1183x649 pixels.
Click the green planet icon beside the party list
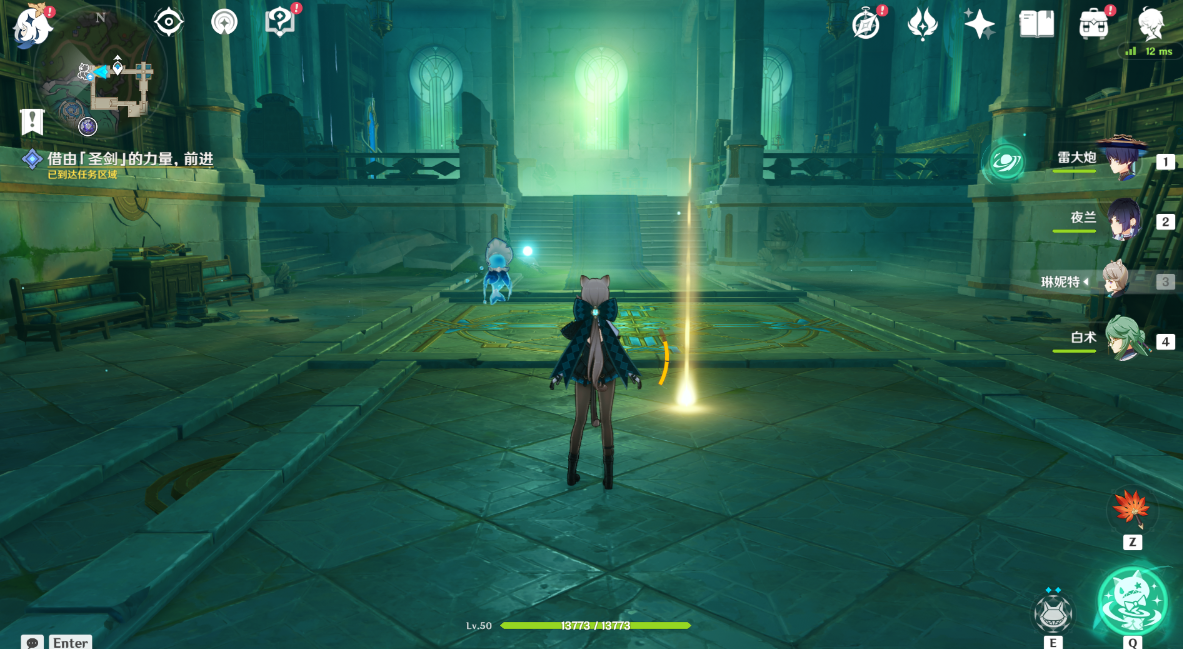pos(1006,161)
